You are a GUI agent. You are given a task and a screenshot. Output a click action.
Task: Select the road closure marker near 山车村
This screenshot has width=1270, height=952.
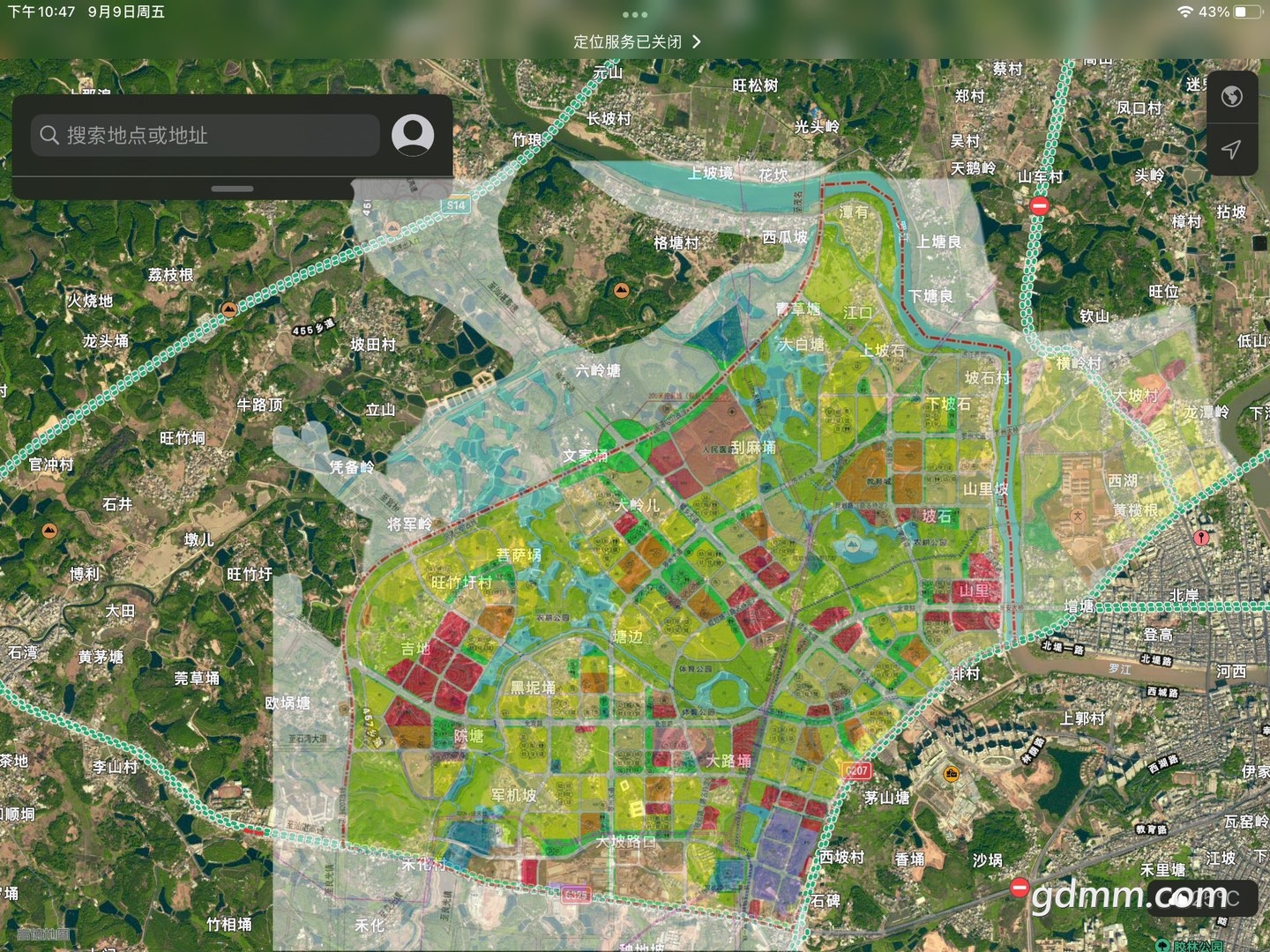pos(1040,205)
